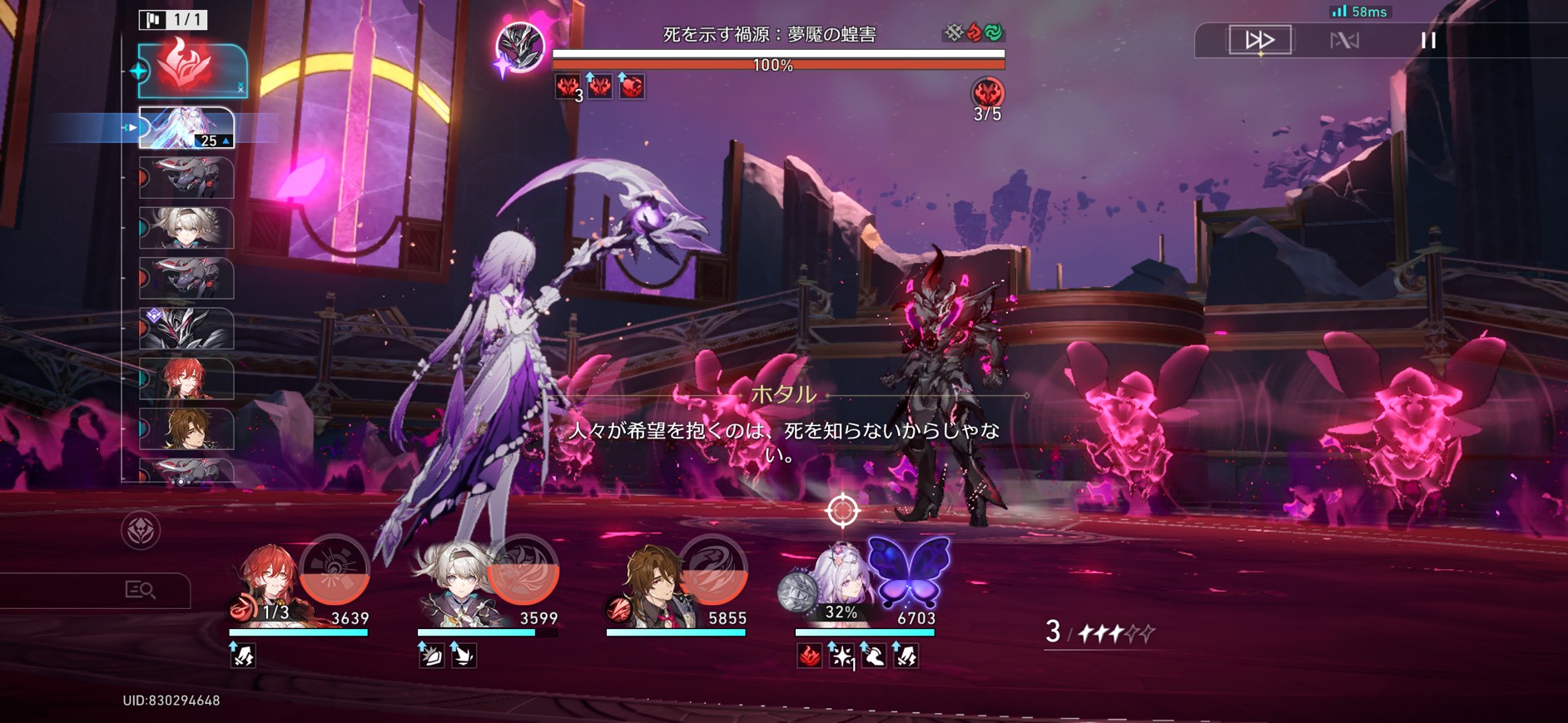Inspect the boss weakness icons
Screen dimensions: 1568x723
click(974, 32)
